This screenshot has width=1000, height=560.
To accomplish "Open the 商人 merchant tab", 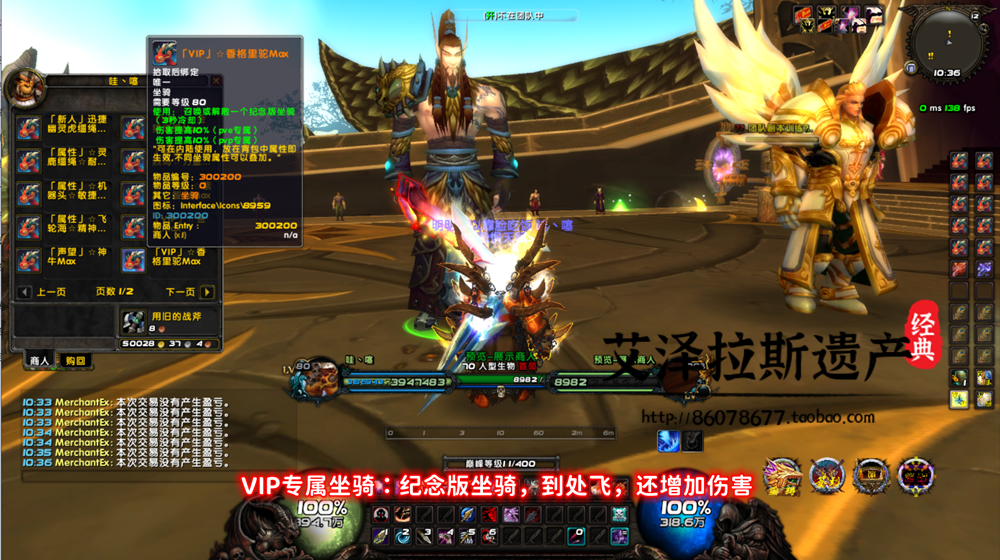I will pyautogui.click(x=40, y=360).
